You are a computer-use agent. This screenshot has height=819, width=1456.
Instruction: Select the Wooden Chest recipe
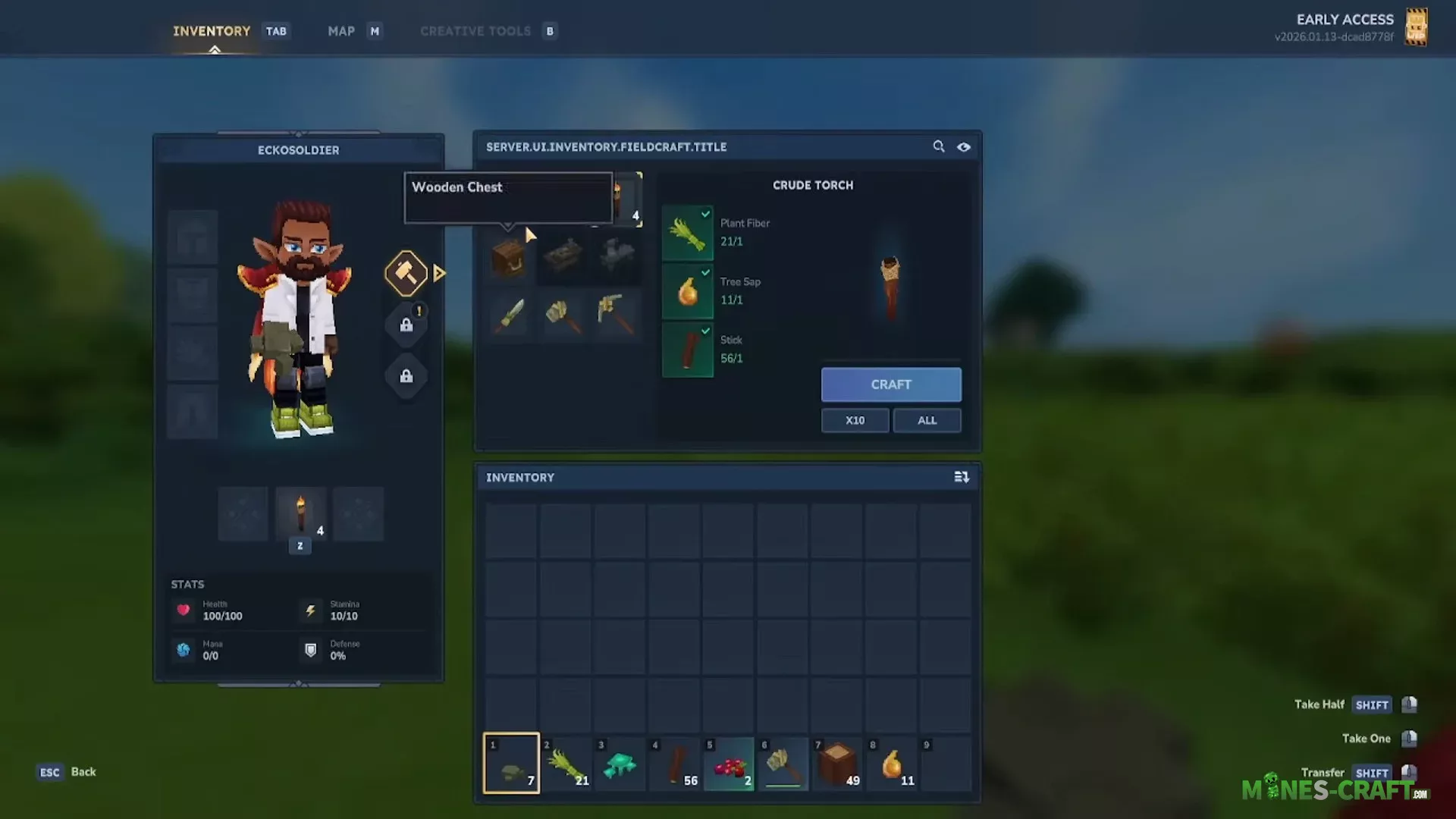pos(509,258)
